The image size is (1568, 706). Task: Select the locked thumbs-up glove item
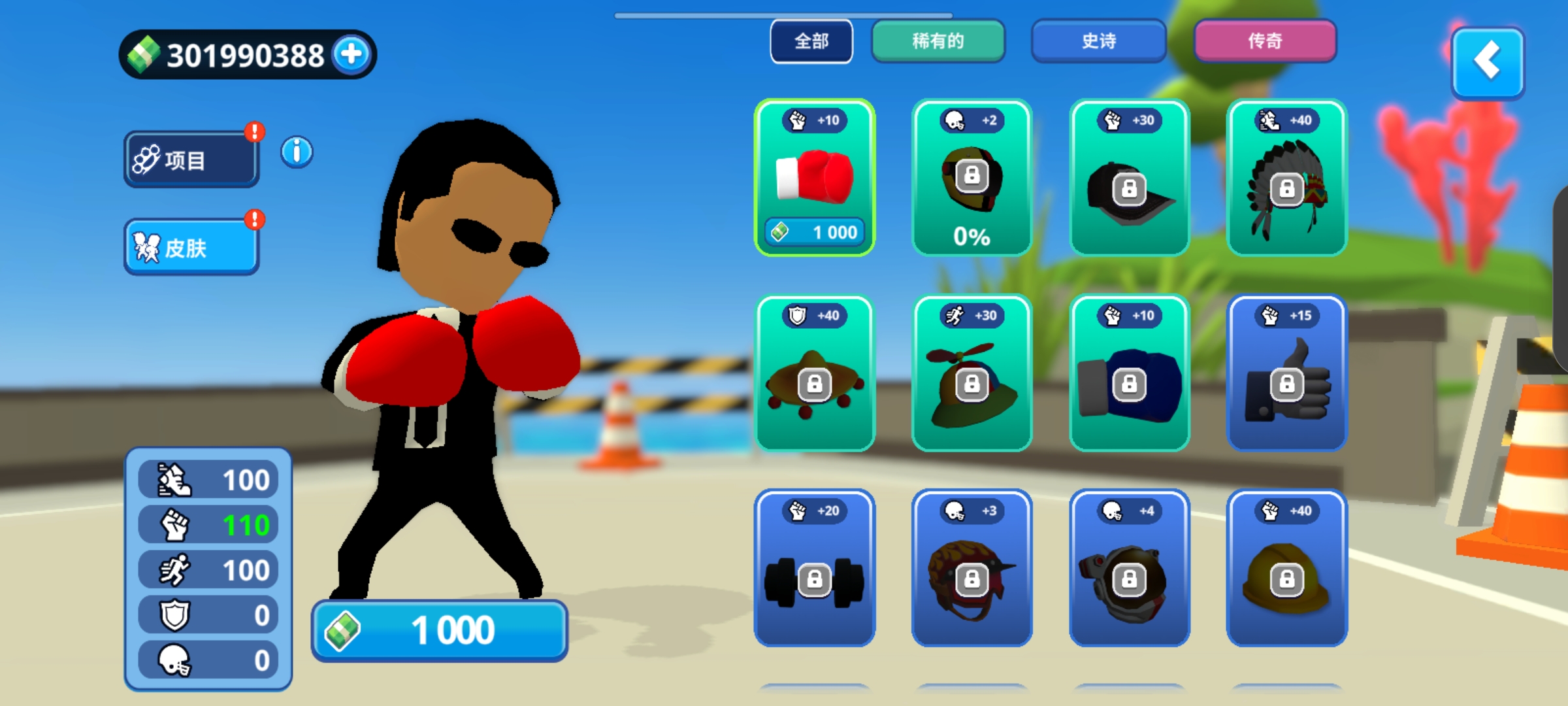pos(1287,373)
